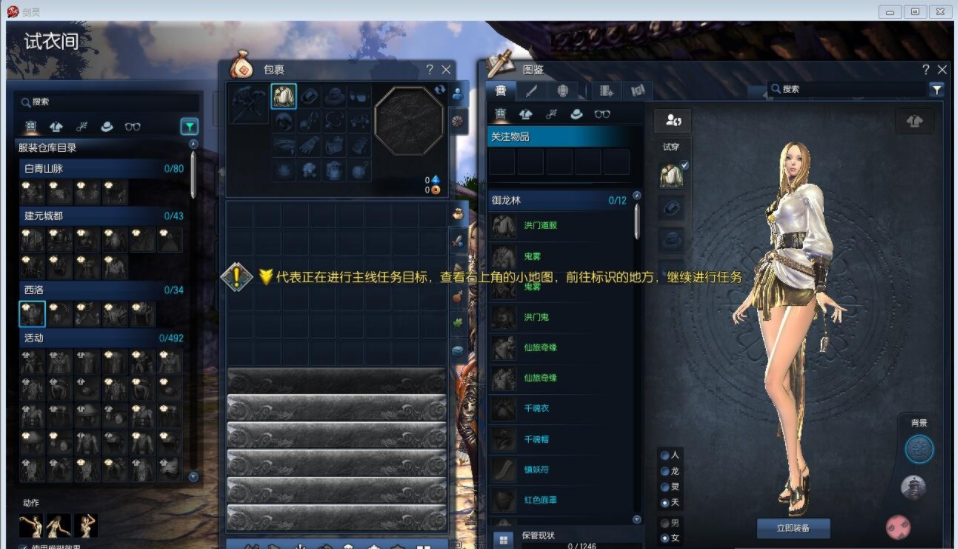Focus the 图鉴 search field
The image size is (958, 549).
850,89
